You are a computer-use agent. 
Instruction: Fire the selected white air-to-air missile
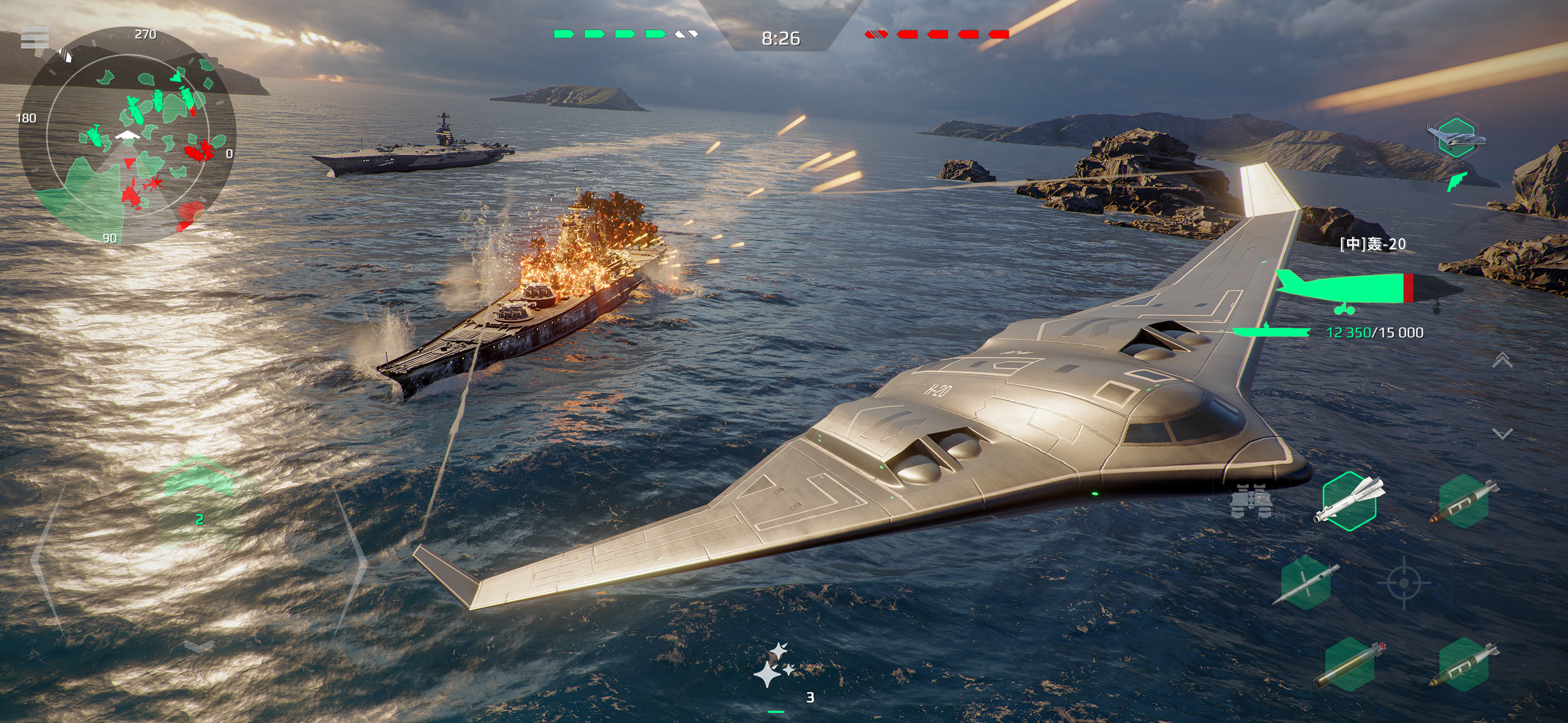click(1349, 501)
